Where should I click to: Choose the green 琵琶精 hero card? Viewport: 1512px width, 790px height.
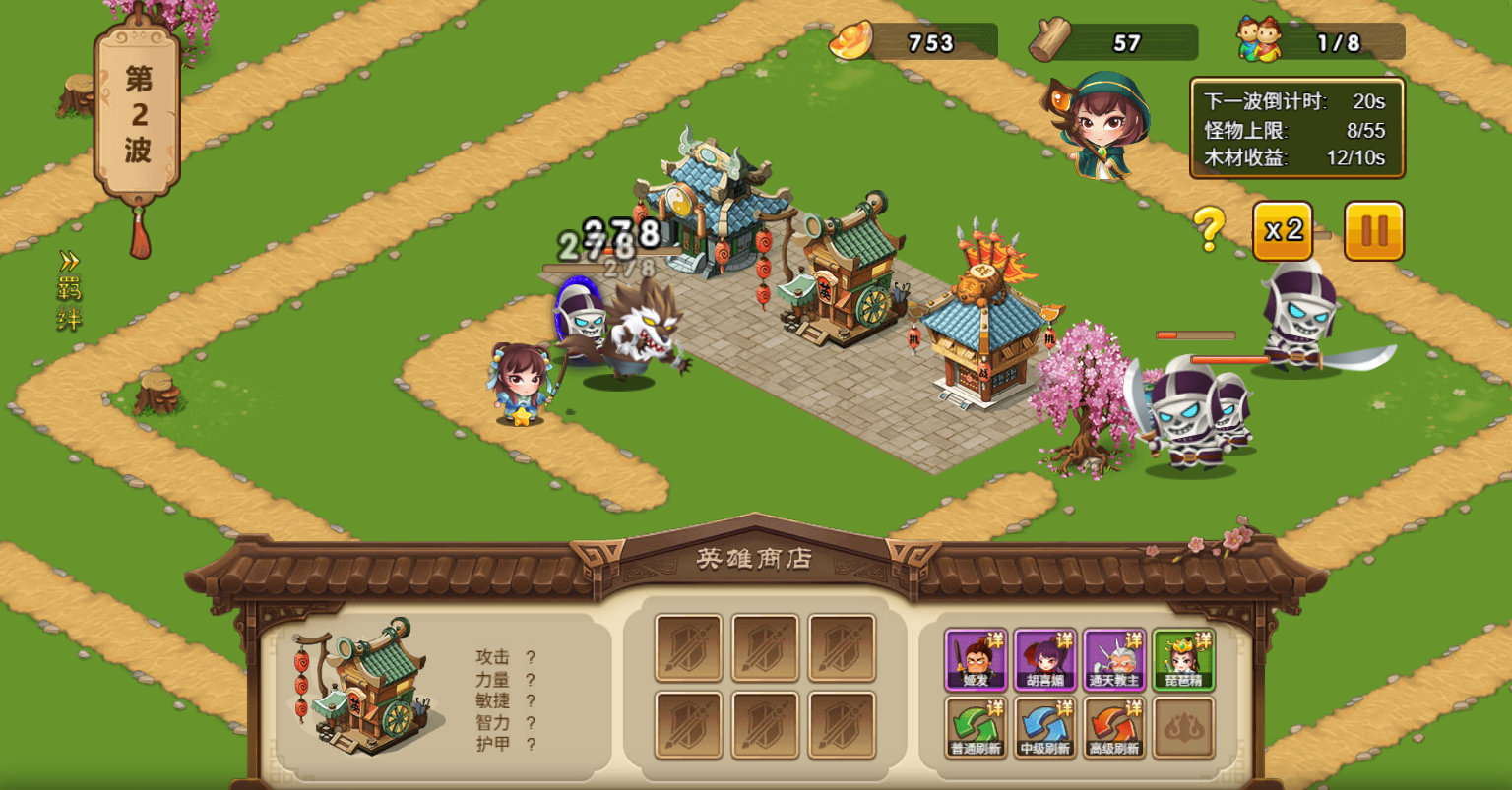pos(1184,658)
